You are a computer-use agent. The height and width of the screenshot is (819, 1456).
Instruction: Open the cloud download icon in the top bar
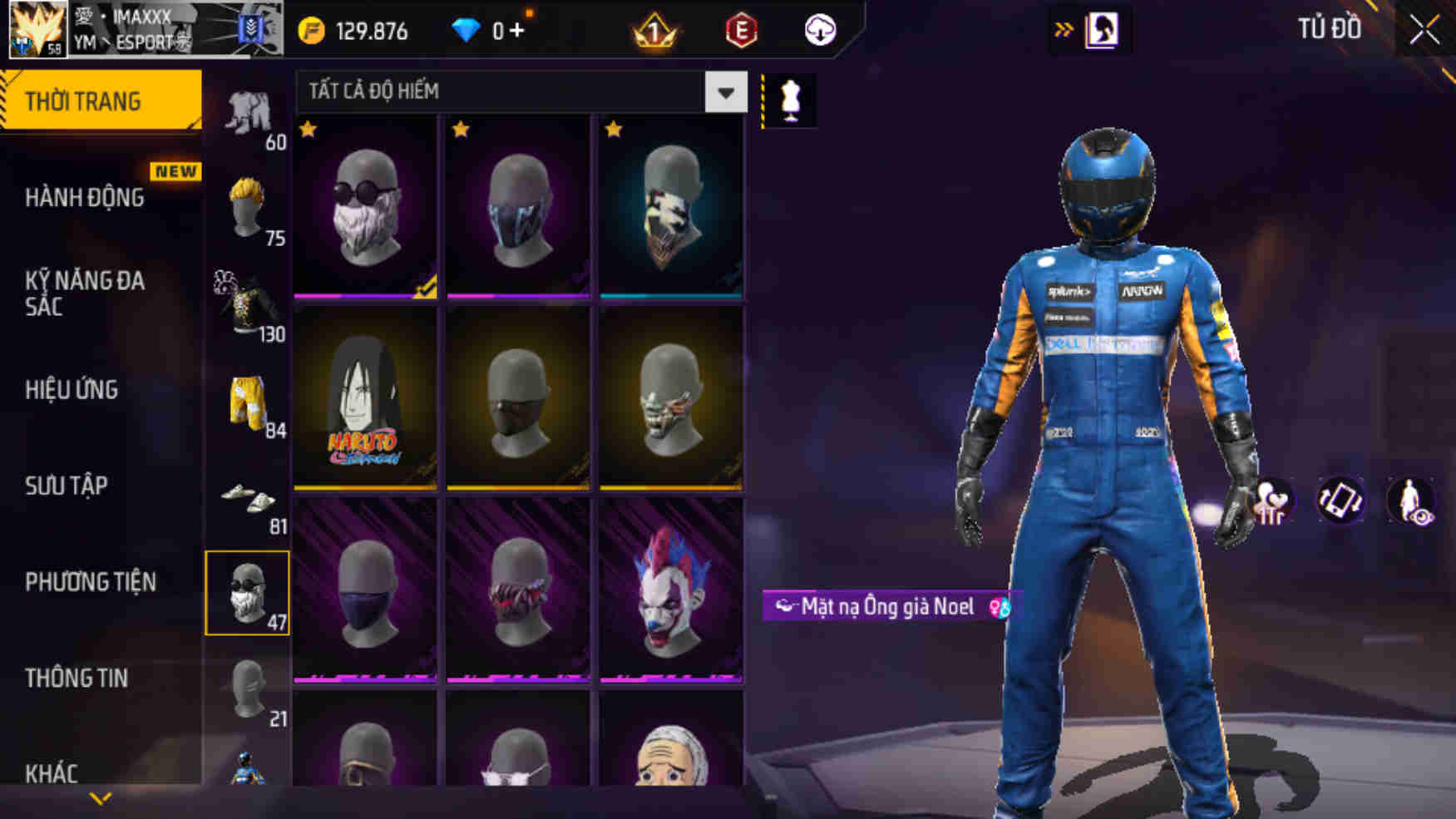point(820,30)
